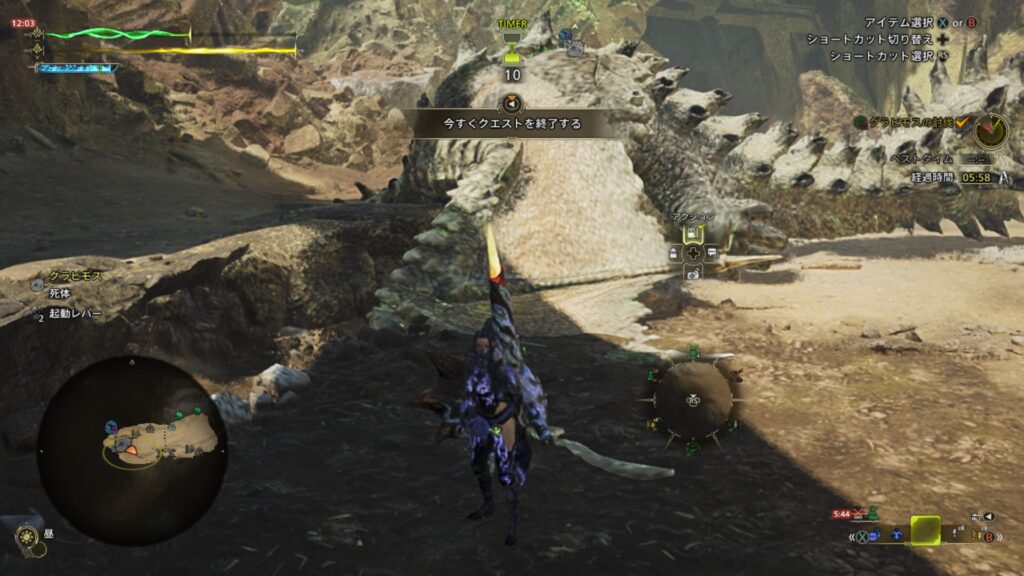Click the radial compass wheel
Screen dimensions: 1024x576
coord(692,399)
